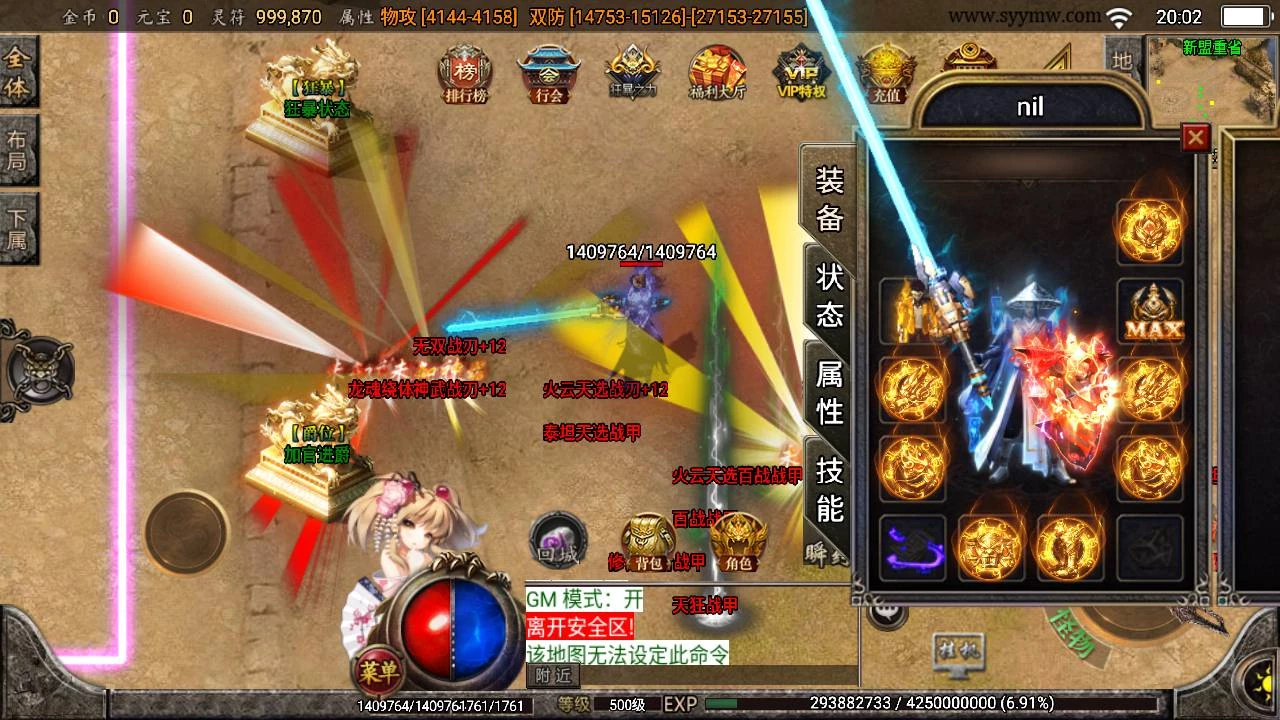Switch to the 属性 attributes tab
The height and width of the screenshot is (720, 1280).
pos(829,391)
